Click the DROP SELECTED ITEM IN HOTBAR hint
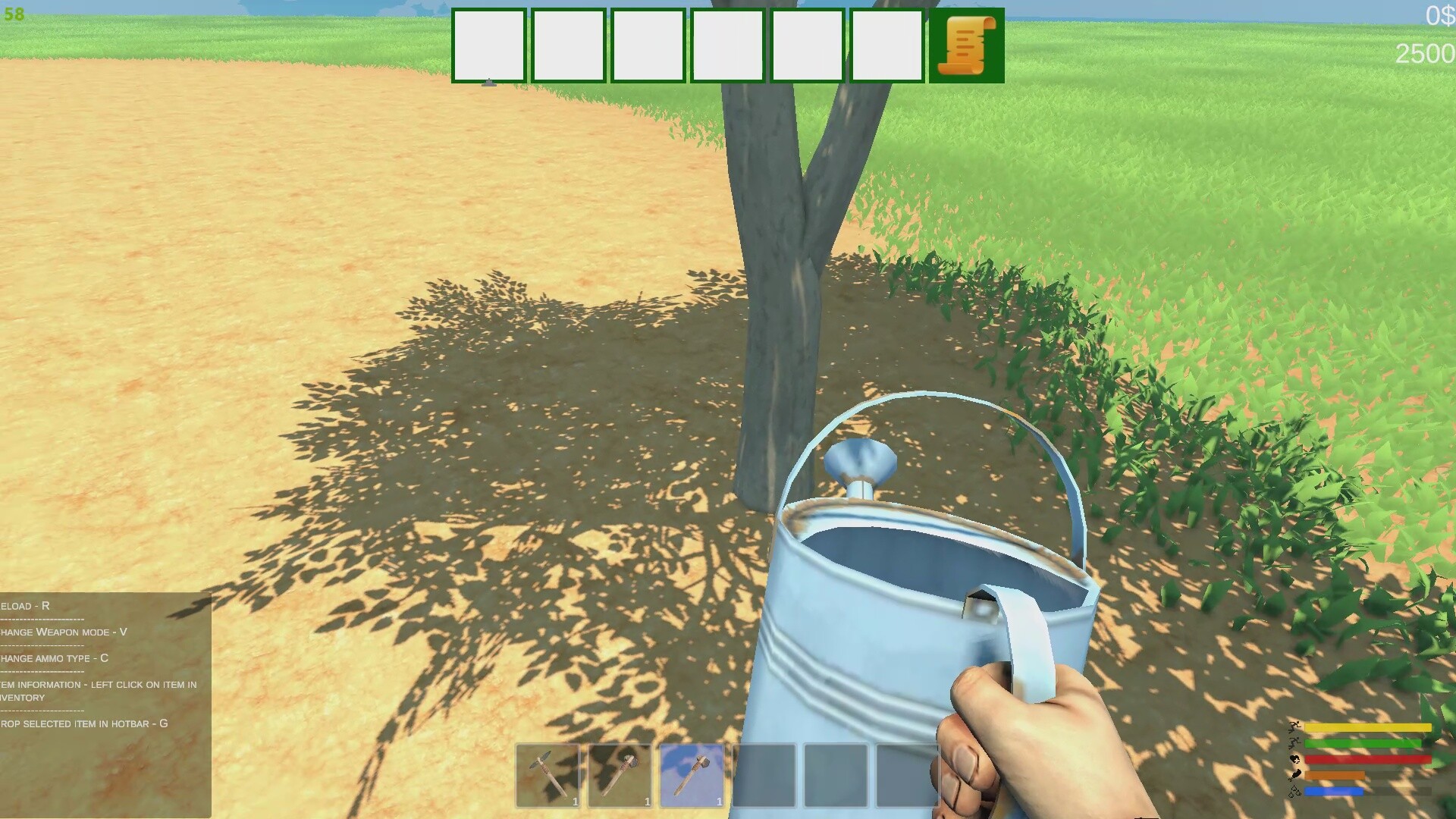1456x819 pixels. pos(85,723)
